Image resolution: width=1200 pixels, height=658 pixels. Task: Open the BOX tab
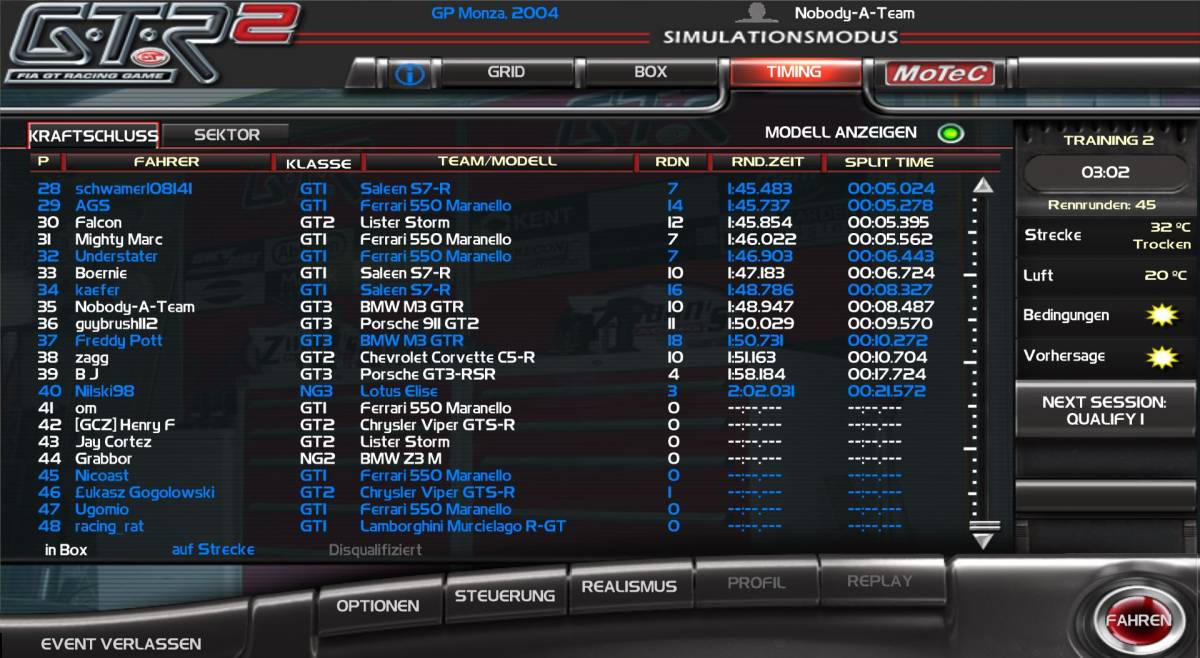650,72
